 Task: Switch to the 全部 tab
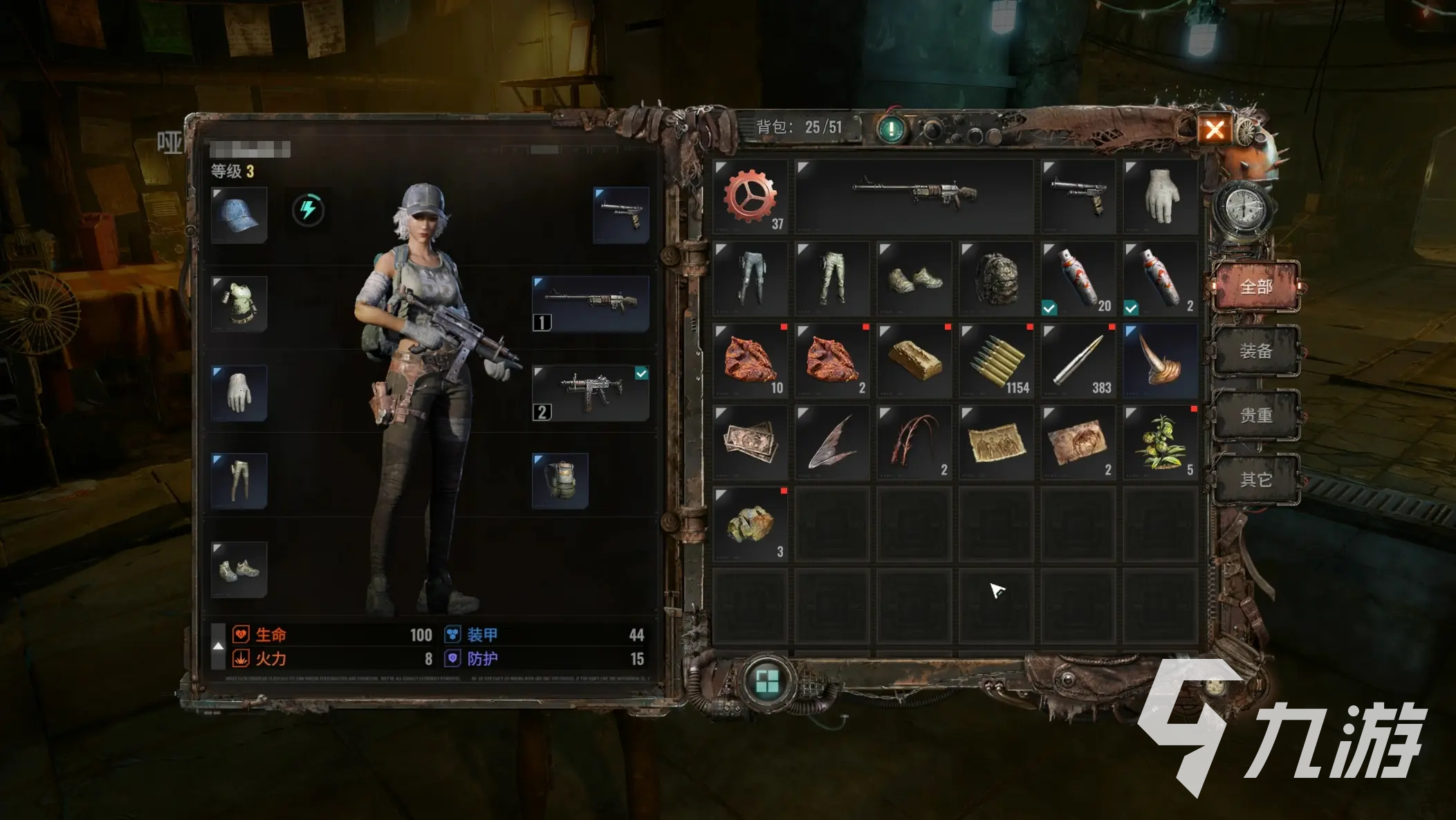[x=1255, y=287]
